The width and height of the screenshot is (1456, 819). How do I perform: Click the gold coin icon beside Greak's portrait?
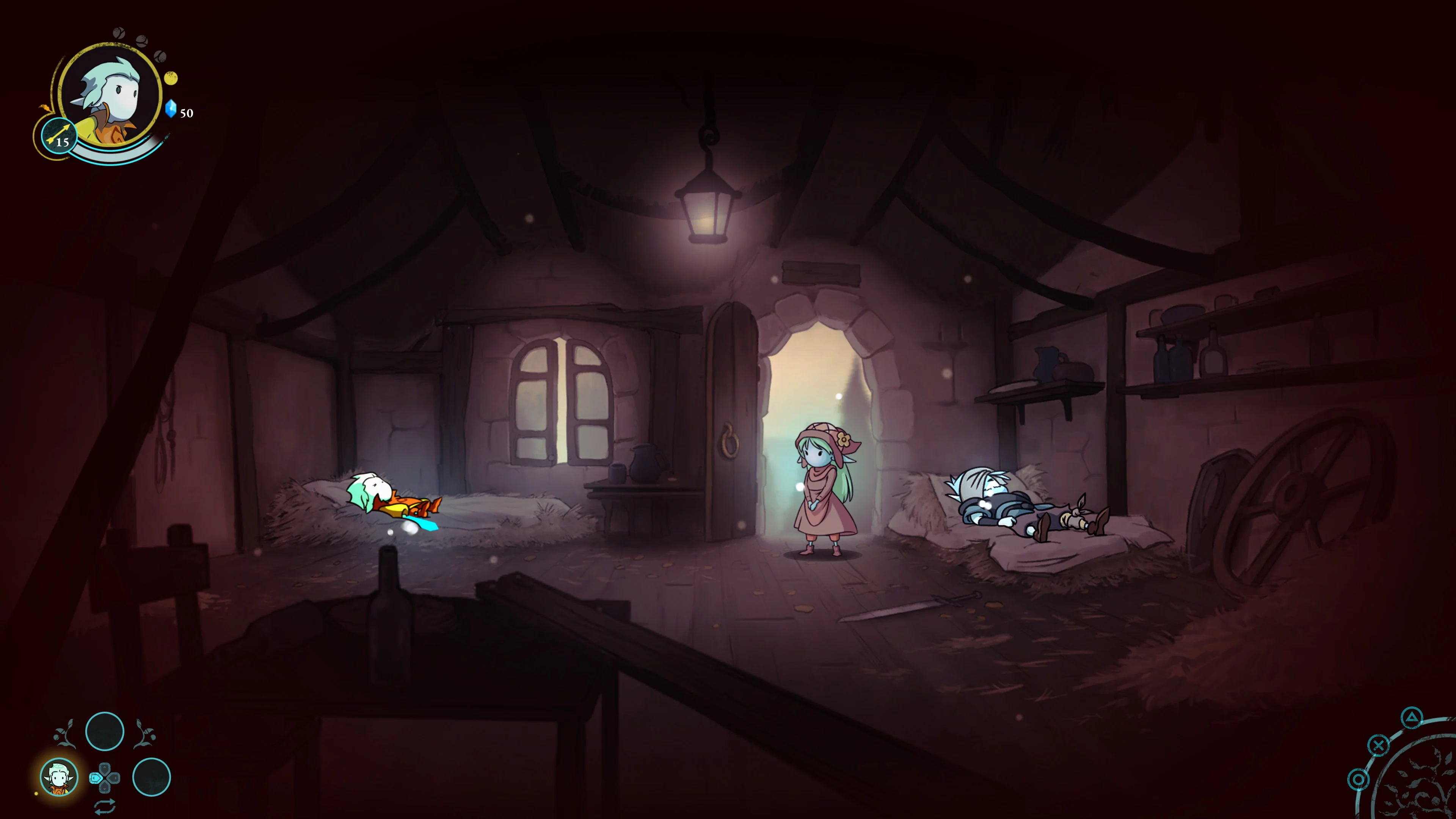(x=171, y=78)
